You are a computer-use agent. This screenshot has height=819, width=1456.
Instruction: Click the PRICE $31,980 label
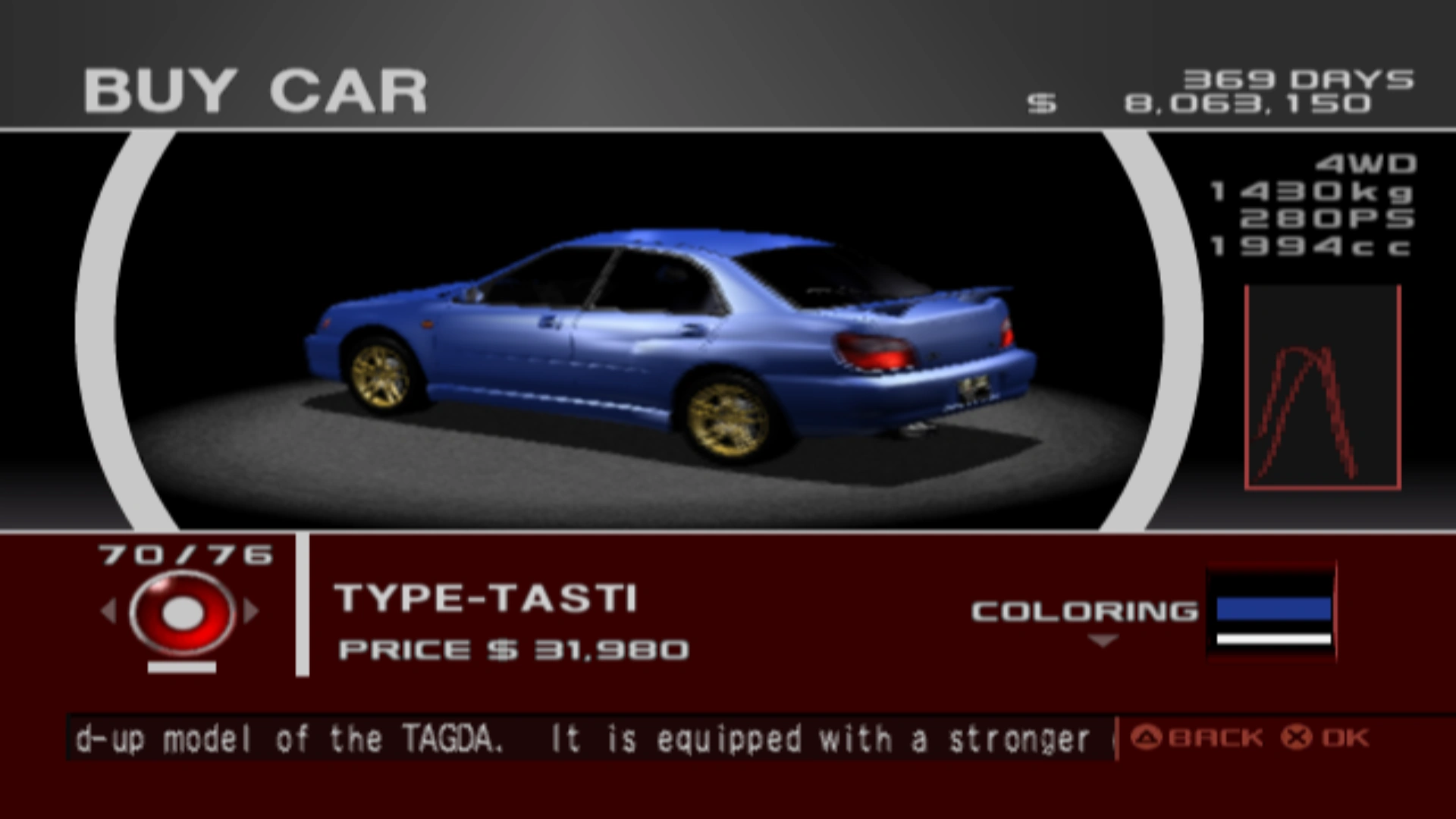coord(514,649)
